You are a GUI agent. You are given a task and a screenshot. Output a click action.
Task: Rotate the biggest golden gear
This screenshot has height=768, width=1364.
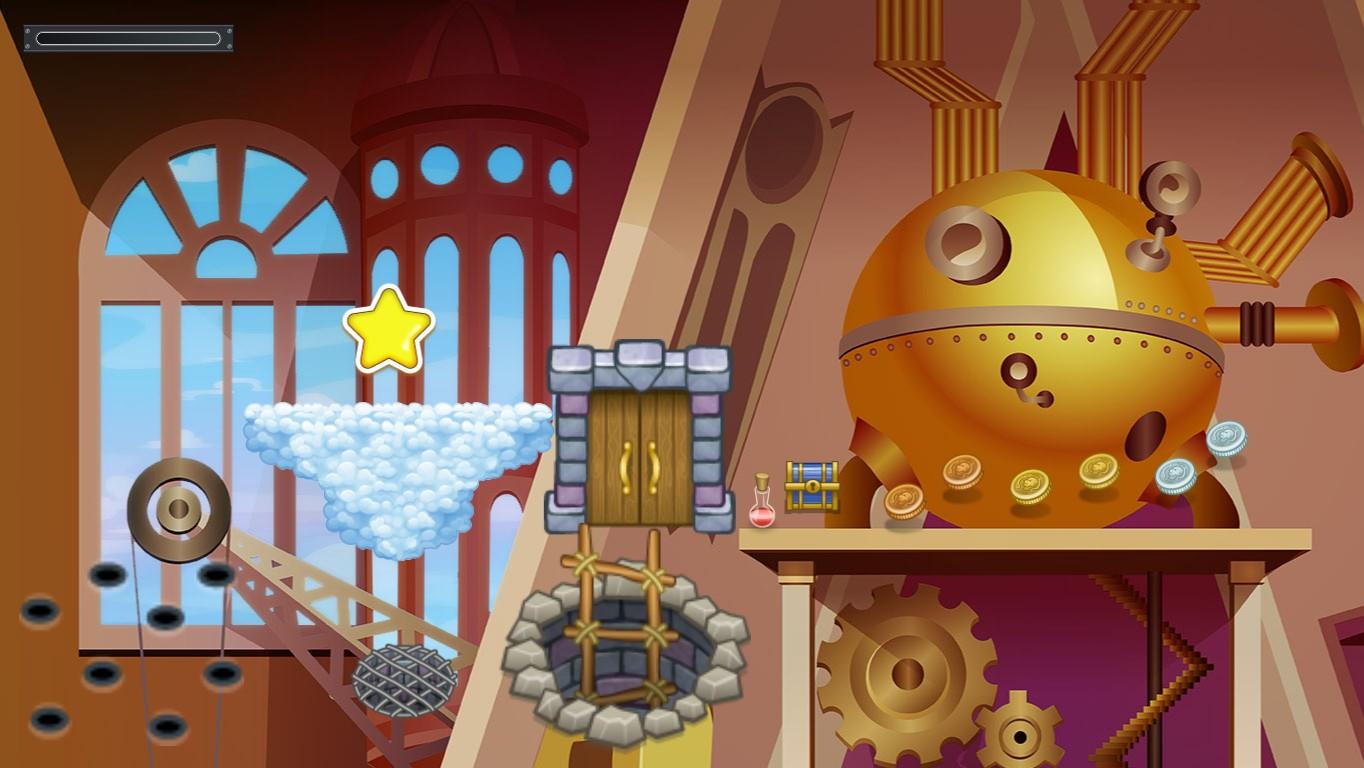pos(905,670)
